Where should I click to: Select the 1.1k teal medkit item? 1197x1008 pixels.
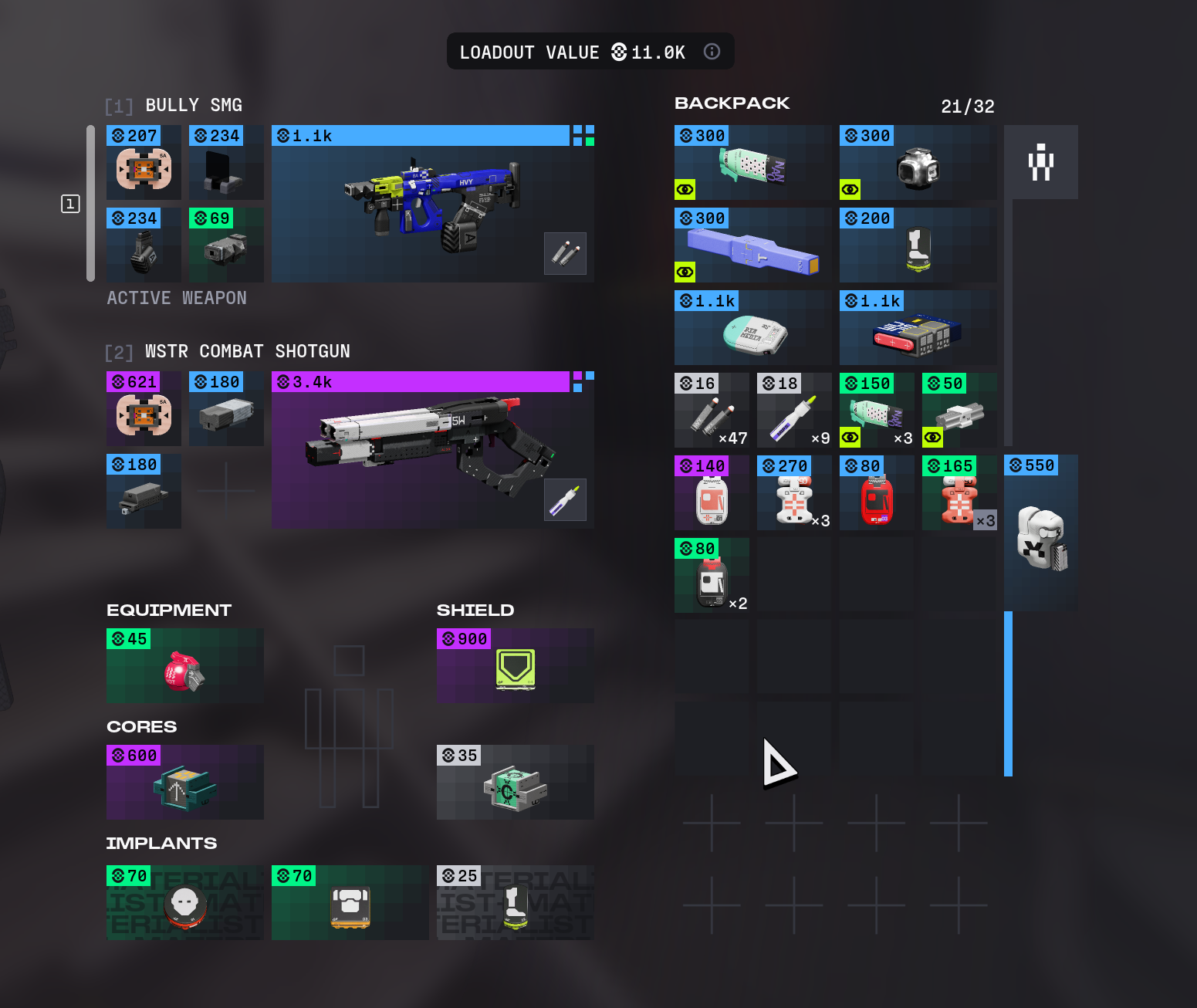point(752,328)
